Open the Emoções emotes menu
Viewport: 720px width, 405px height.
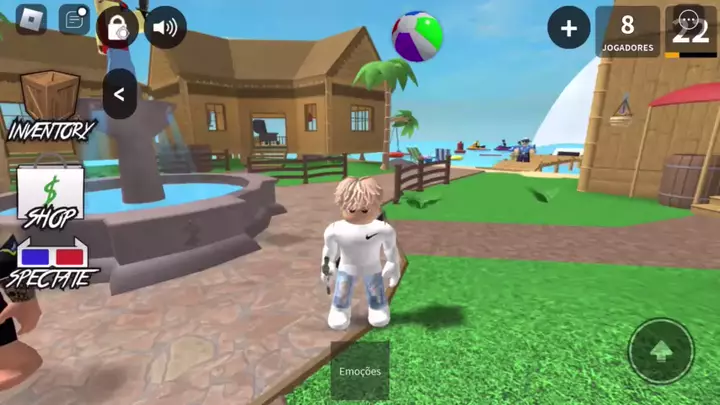click(360, 371)
